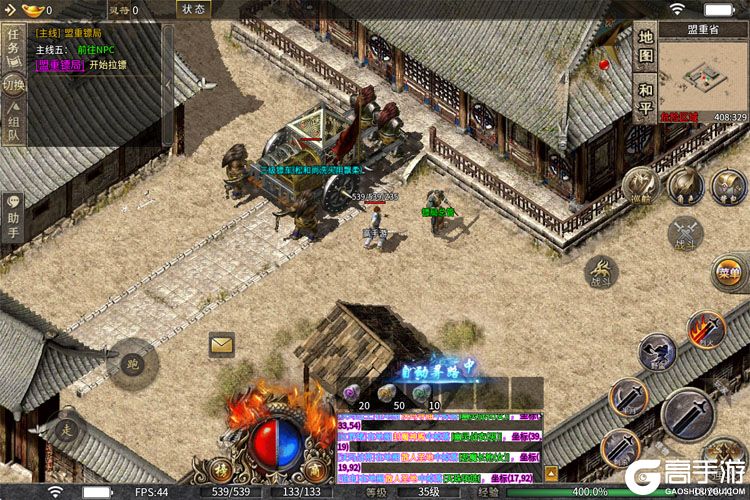Screen dimensions: 750x500
Task: Use the hotbar item with count 50
Action: pyautogui.click(x=385, y=393)
